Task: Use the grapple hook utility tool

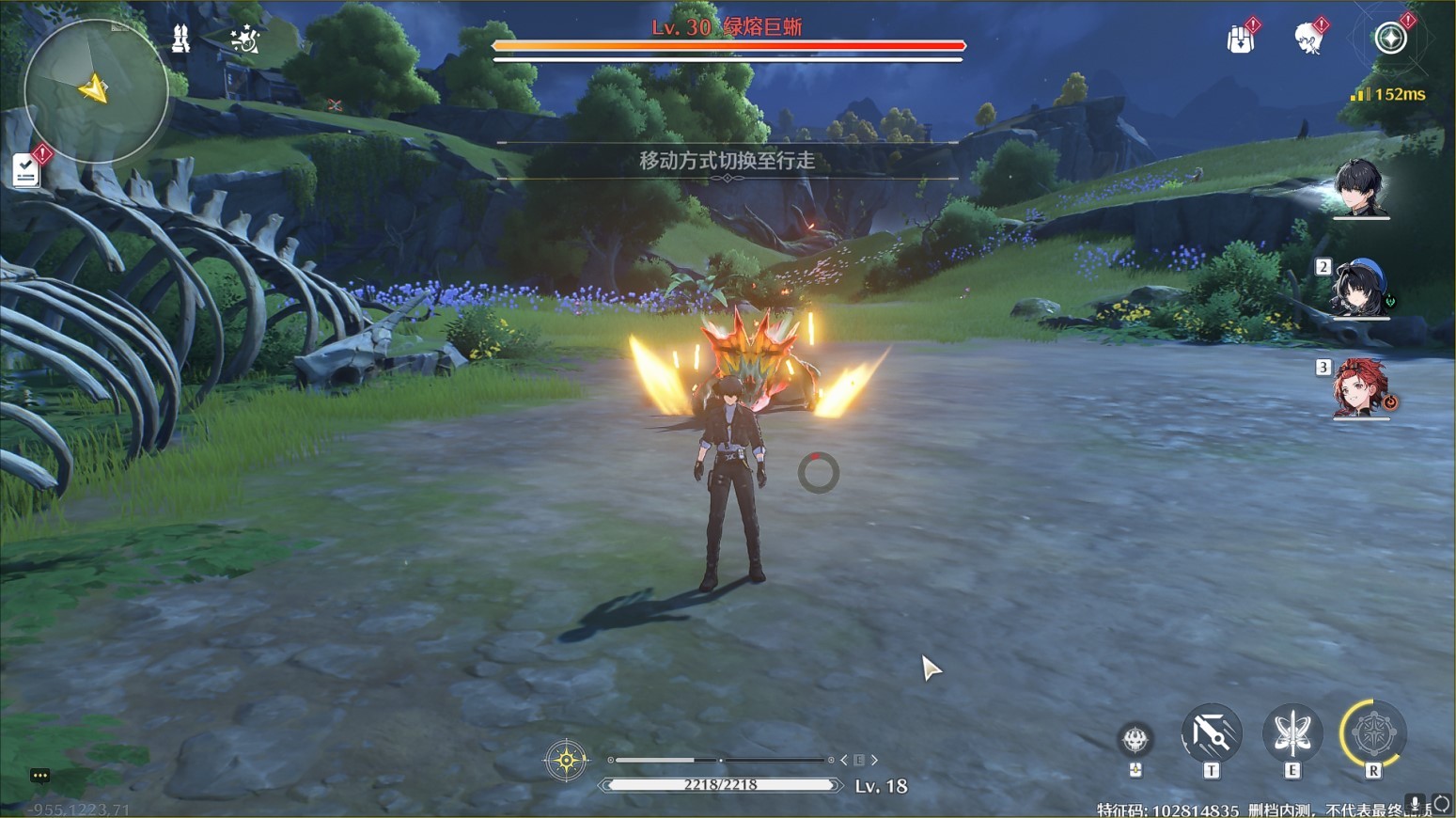Action: [1211, 733]
